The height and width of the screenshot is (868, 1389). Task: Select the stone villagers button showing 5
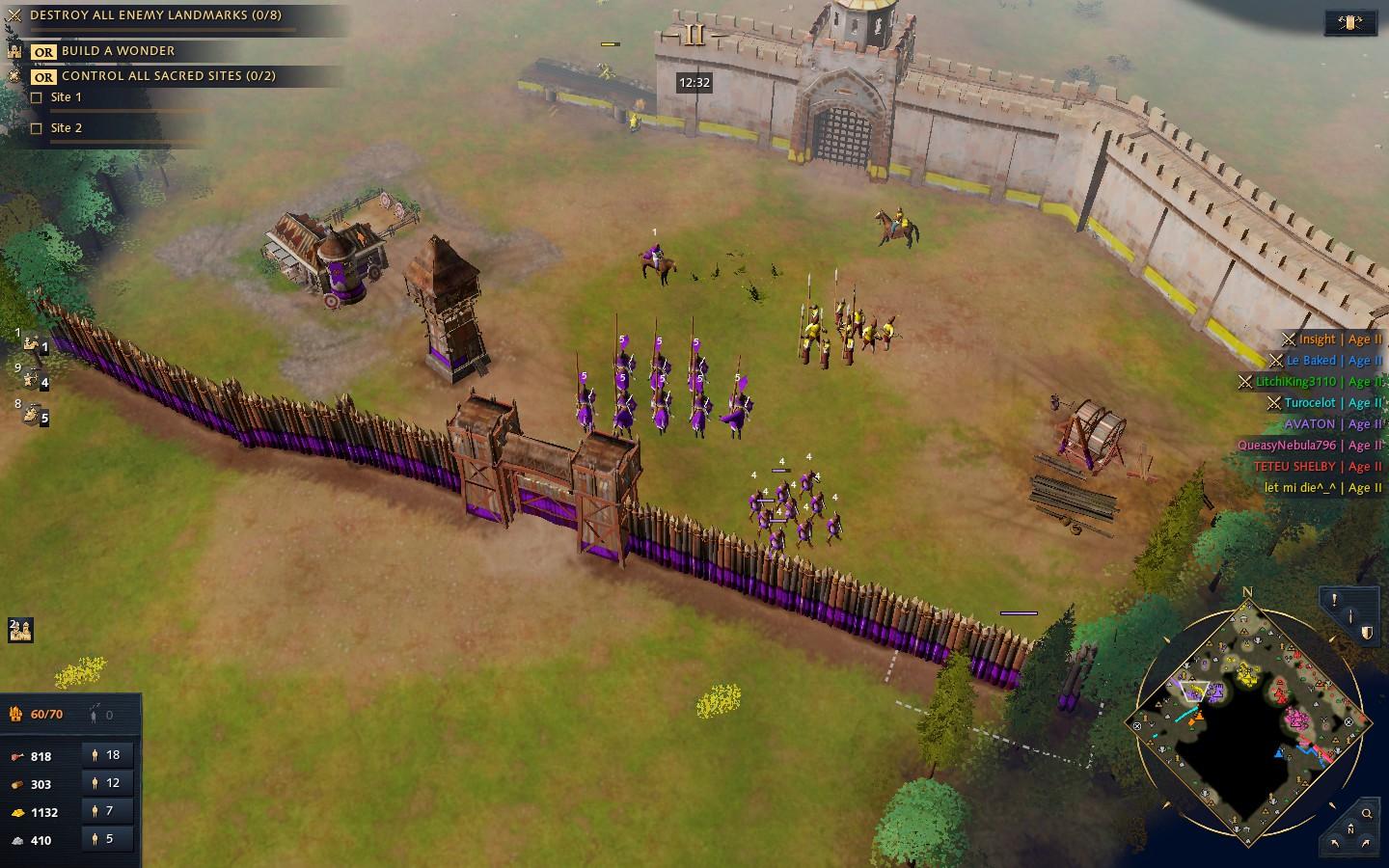[106, 839]
